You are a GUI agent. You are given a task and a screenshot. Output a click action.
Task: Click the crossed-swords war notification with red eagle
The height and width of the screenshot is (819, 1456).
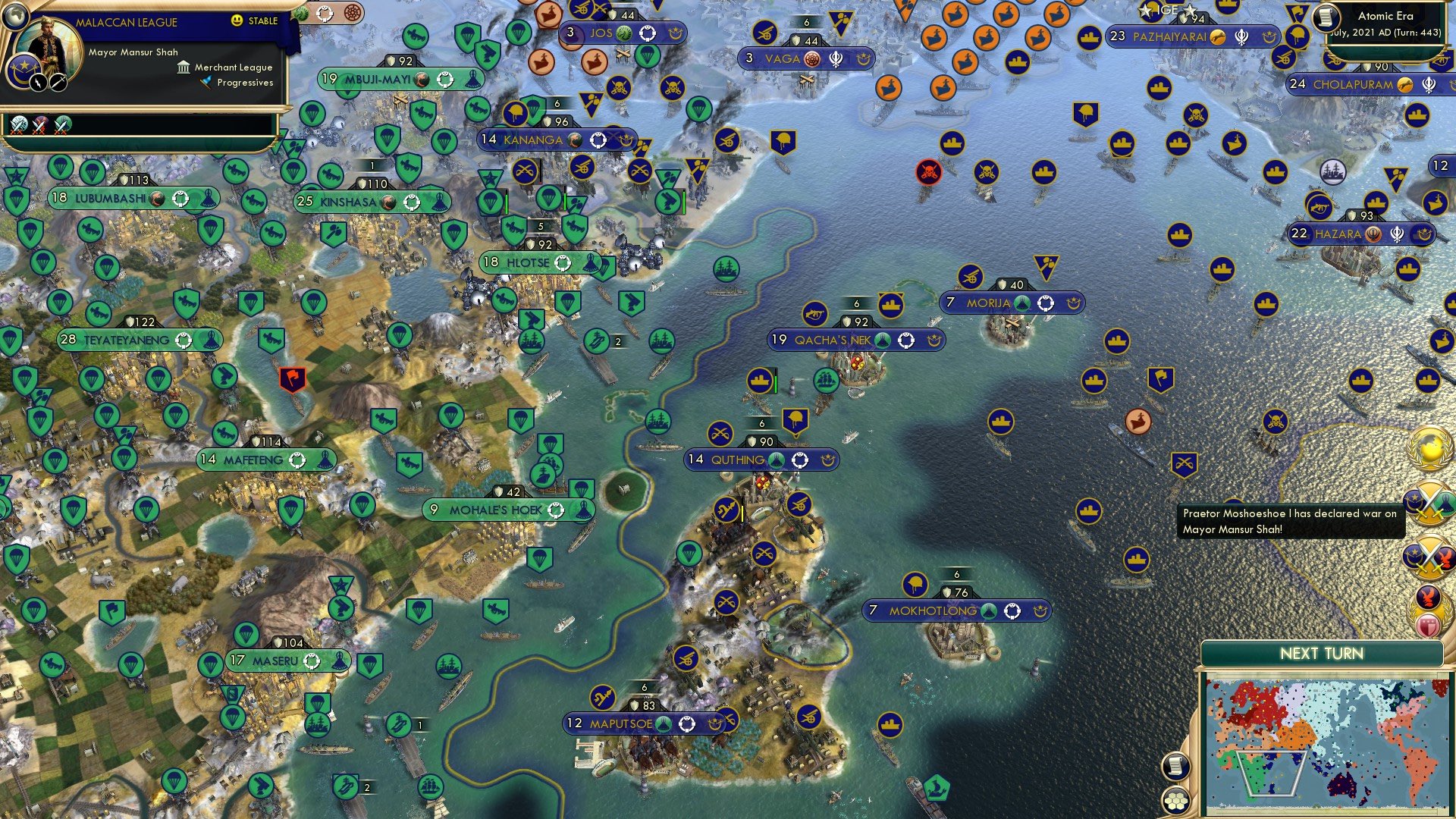(x=1430, y=556)
